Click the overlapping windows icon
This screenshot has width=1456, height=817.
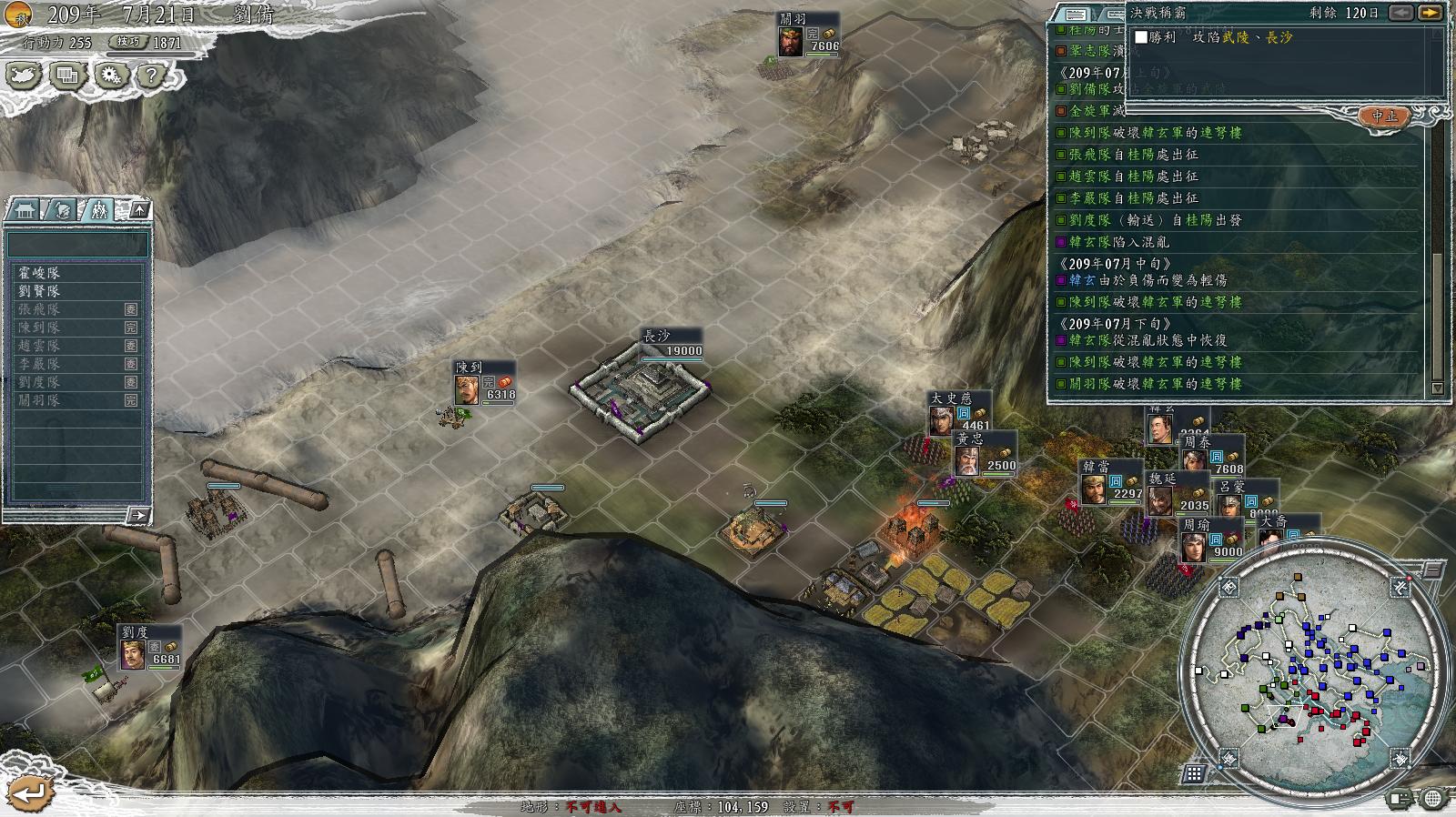(x=66, y=75)
